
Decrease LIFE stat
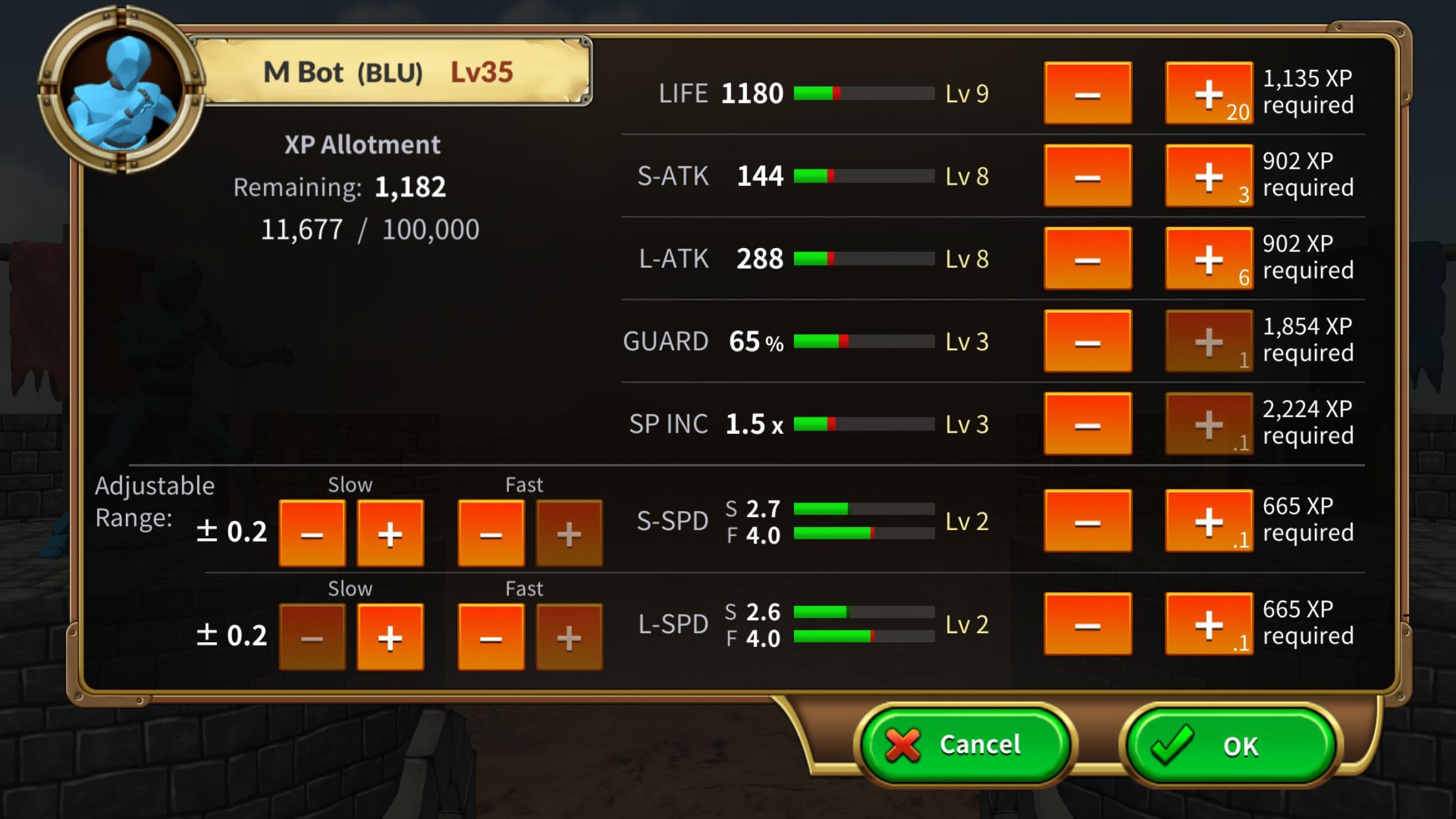coord(1087,94)
